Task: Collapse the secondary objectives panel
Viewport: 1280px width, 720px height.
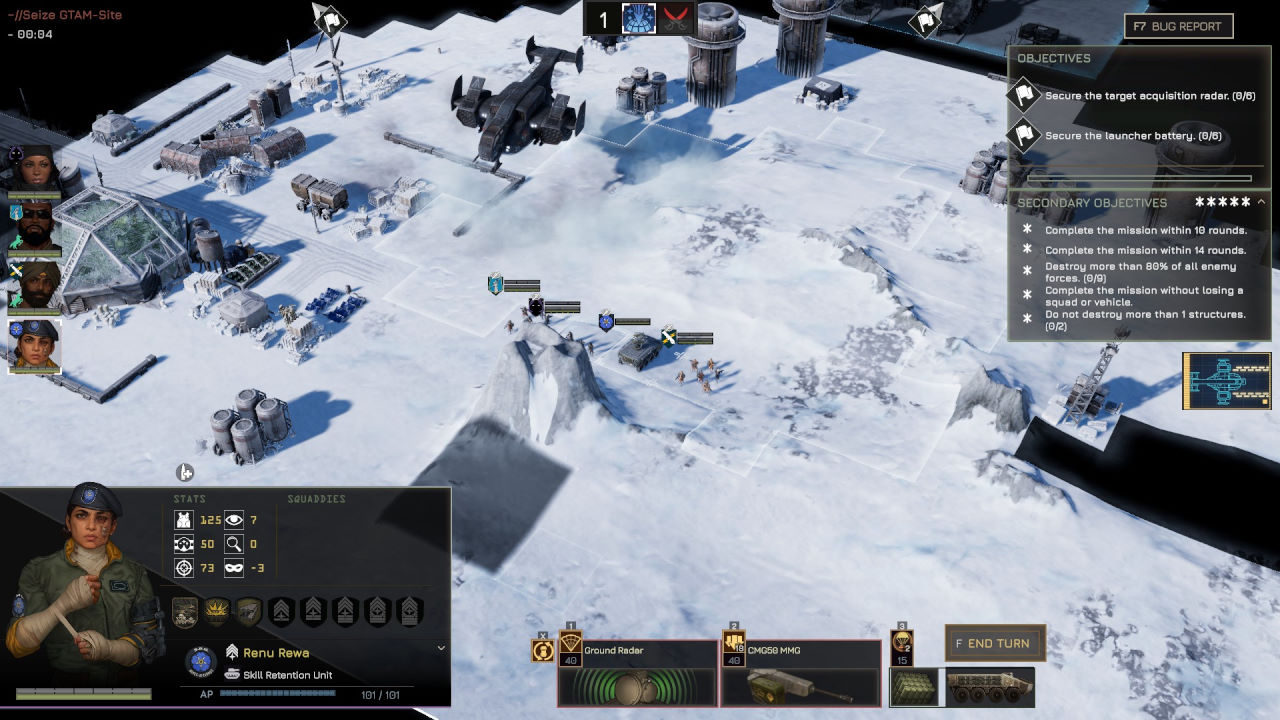Action: (1261, 202)
